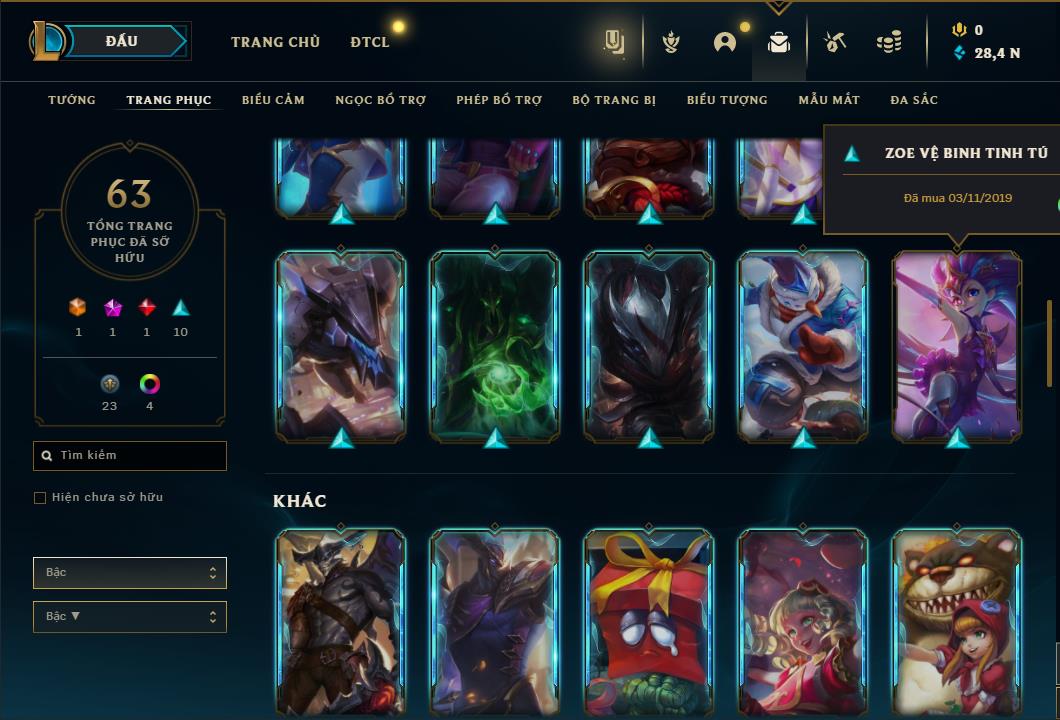Show the BIỂU TƯỢNG icons tab

727,100
